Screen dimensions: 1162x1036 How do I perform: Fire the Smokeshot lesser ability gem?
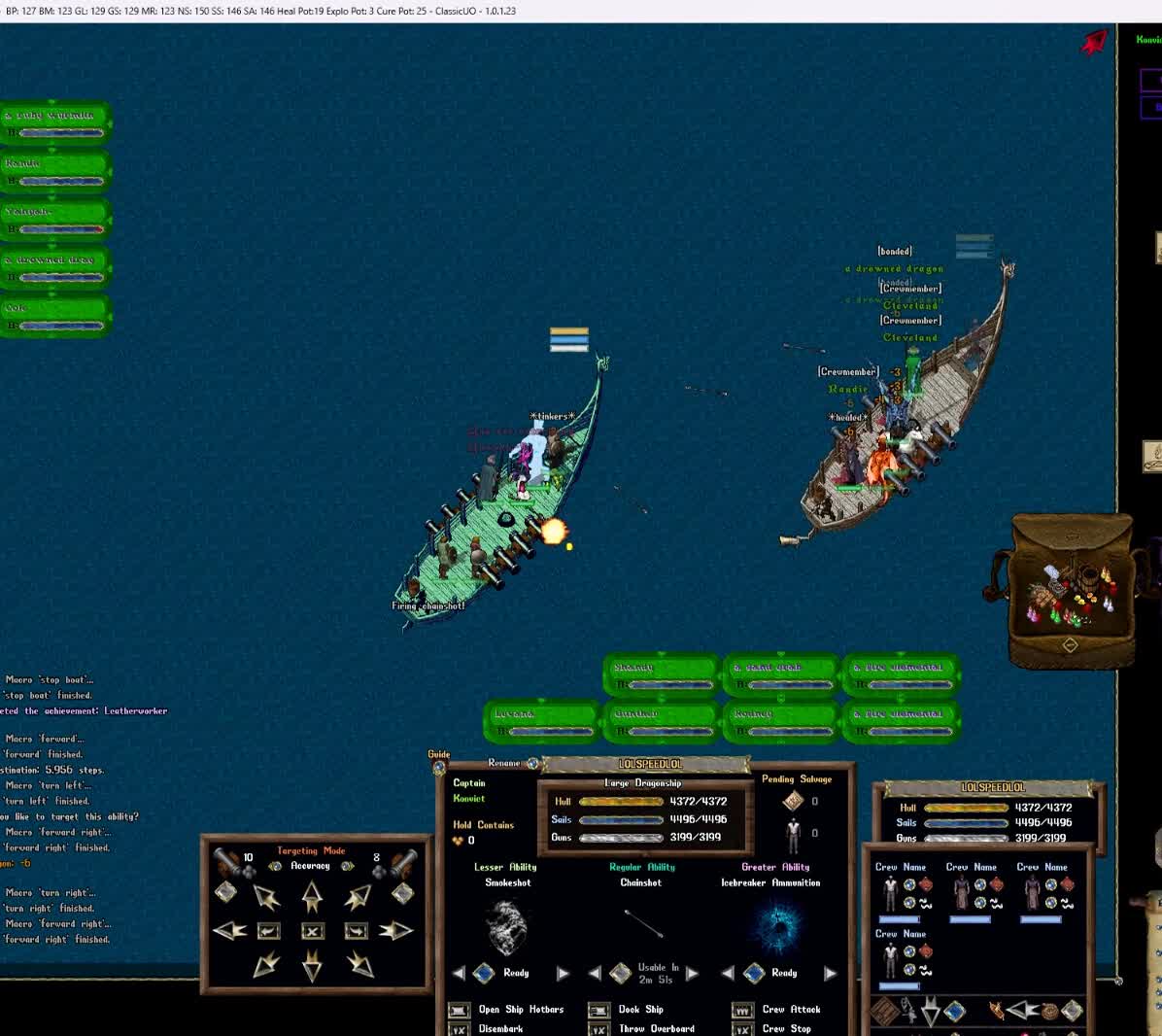click(x=484, y=973)
